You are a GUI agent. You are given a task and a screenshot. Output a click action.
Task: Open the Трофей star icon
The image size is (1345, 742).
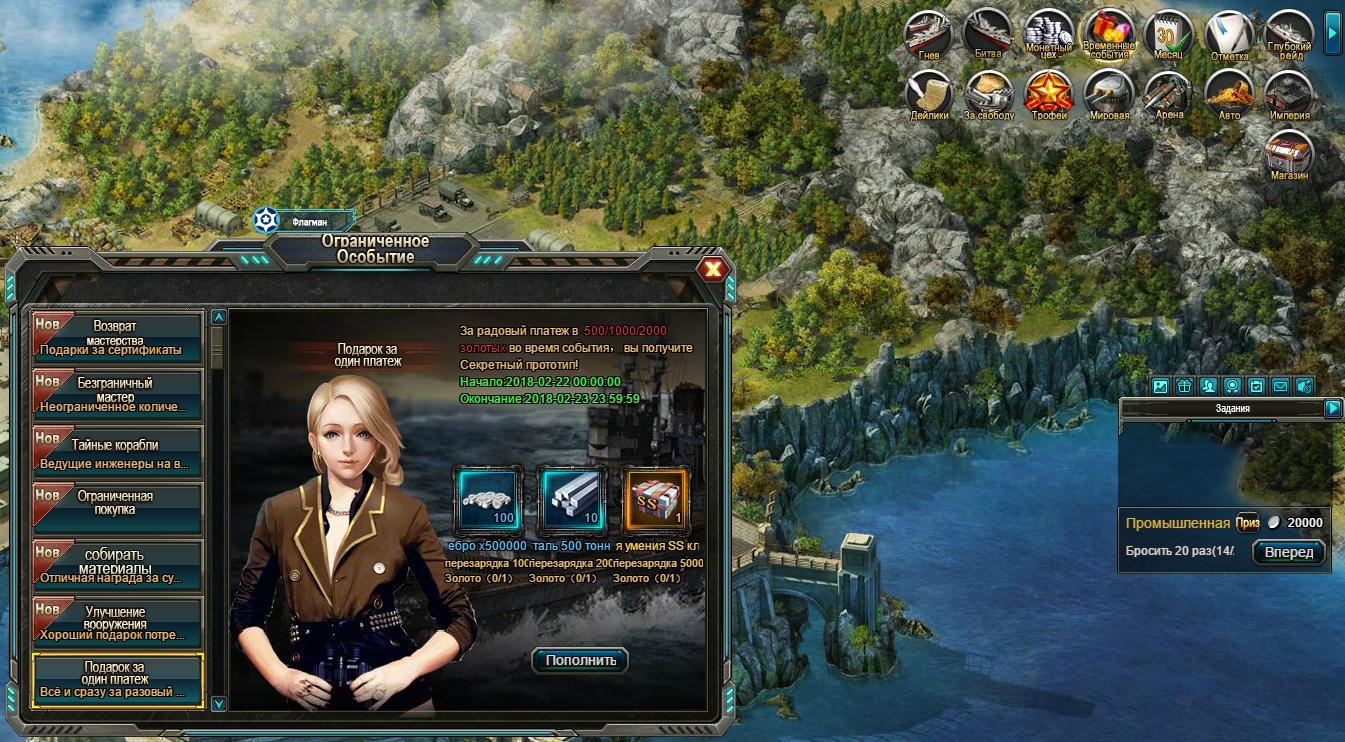pyautogui.click(x=1048, y=94)
